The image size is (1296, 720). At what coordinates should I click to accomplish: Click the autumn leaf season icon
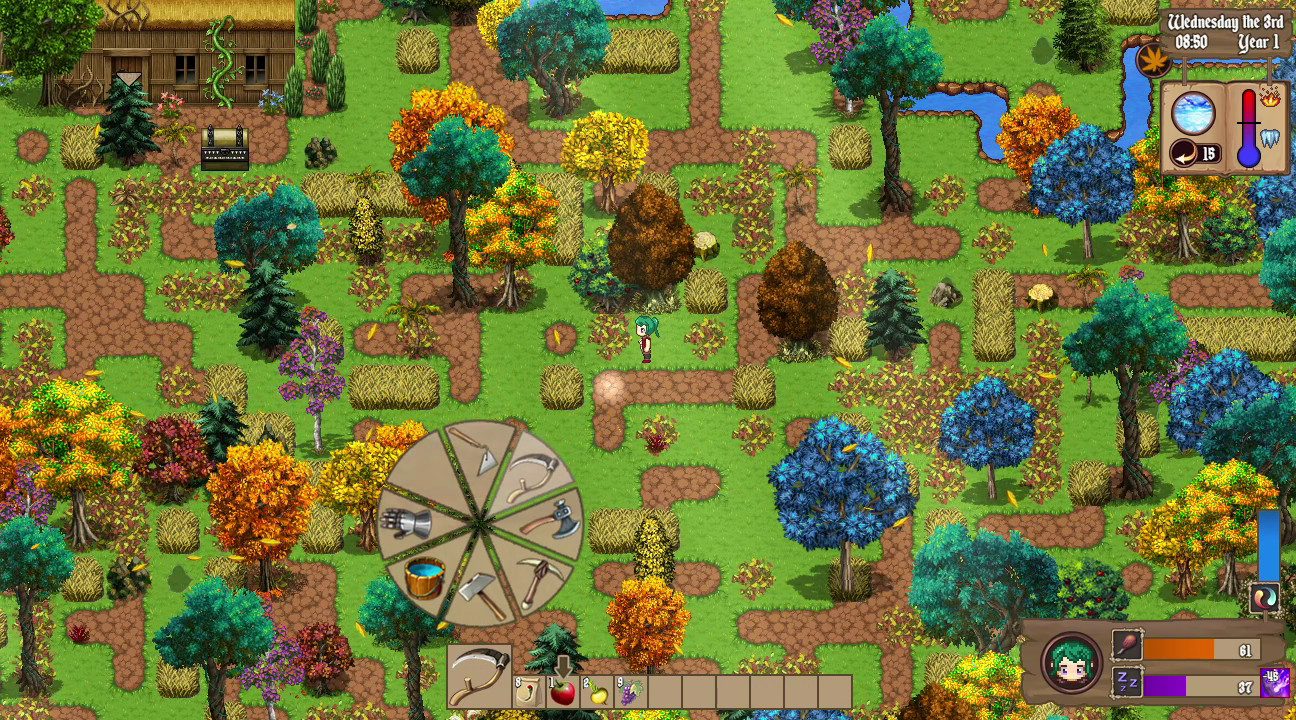pos(1155,60)
